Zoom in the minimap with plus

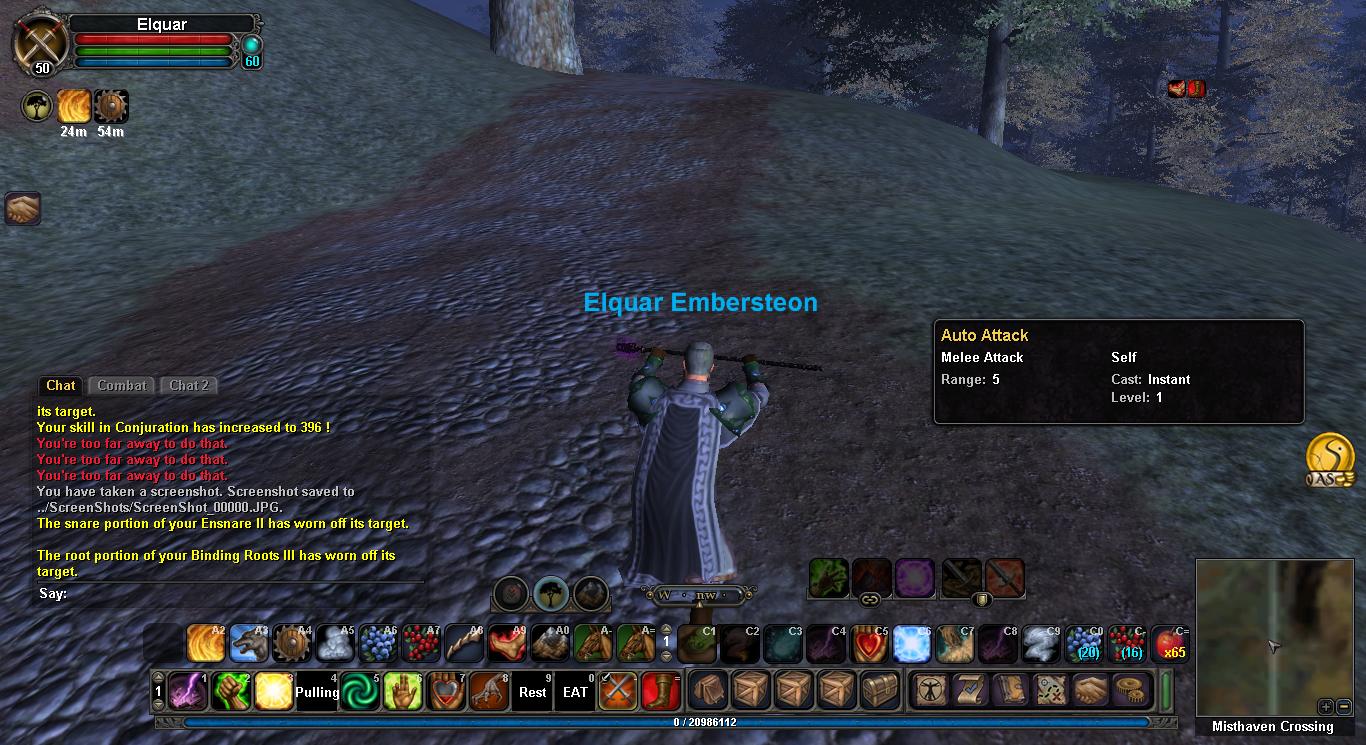[x=1325, y=706]
